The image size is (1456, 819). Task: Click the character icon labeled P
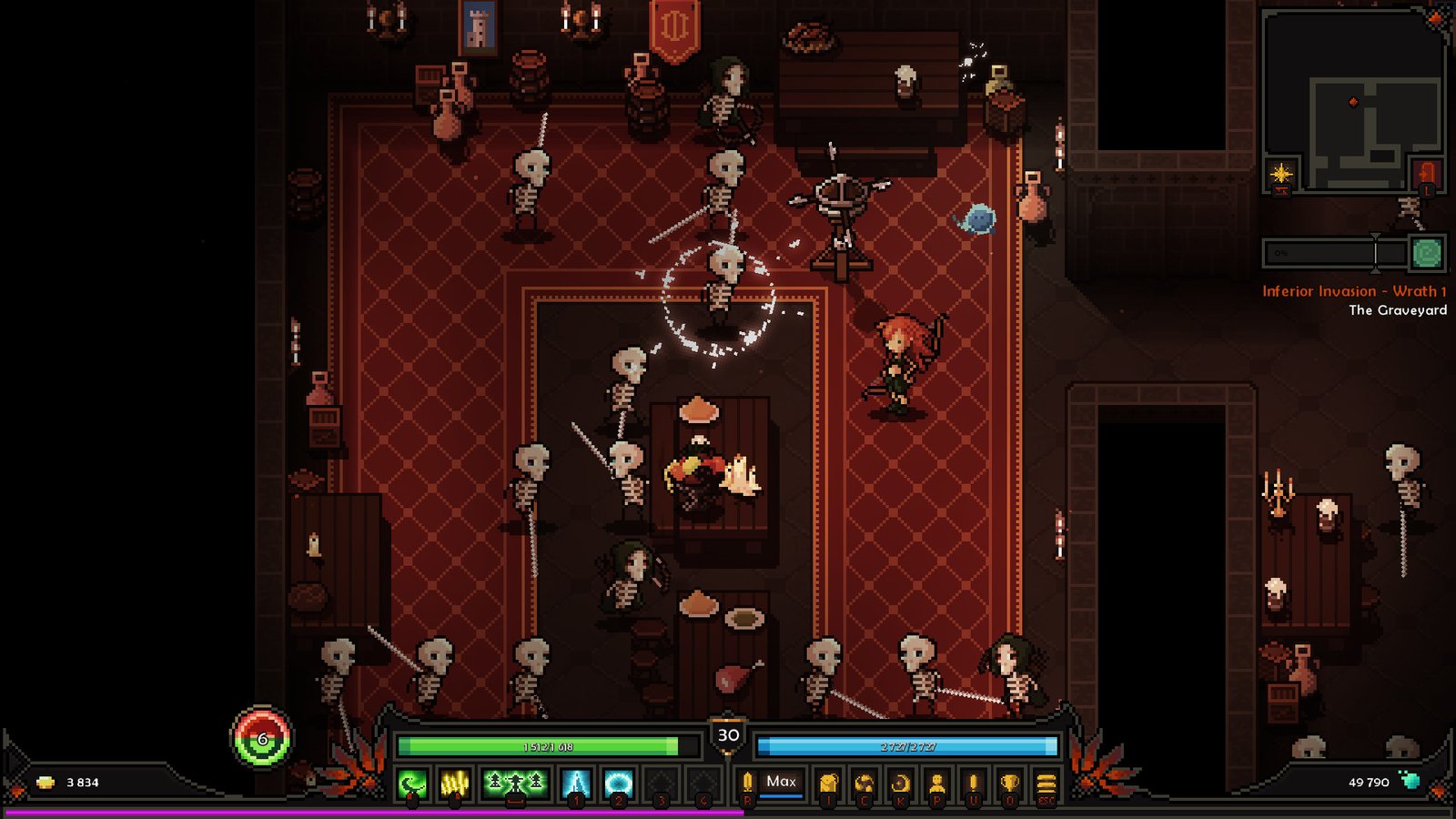point(937,782)
